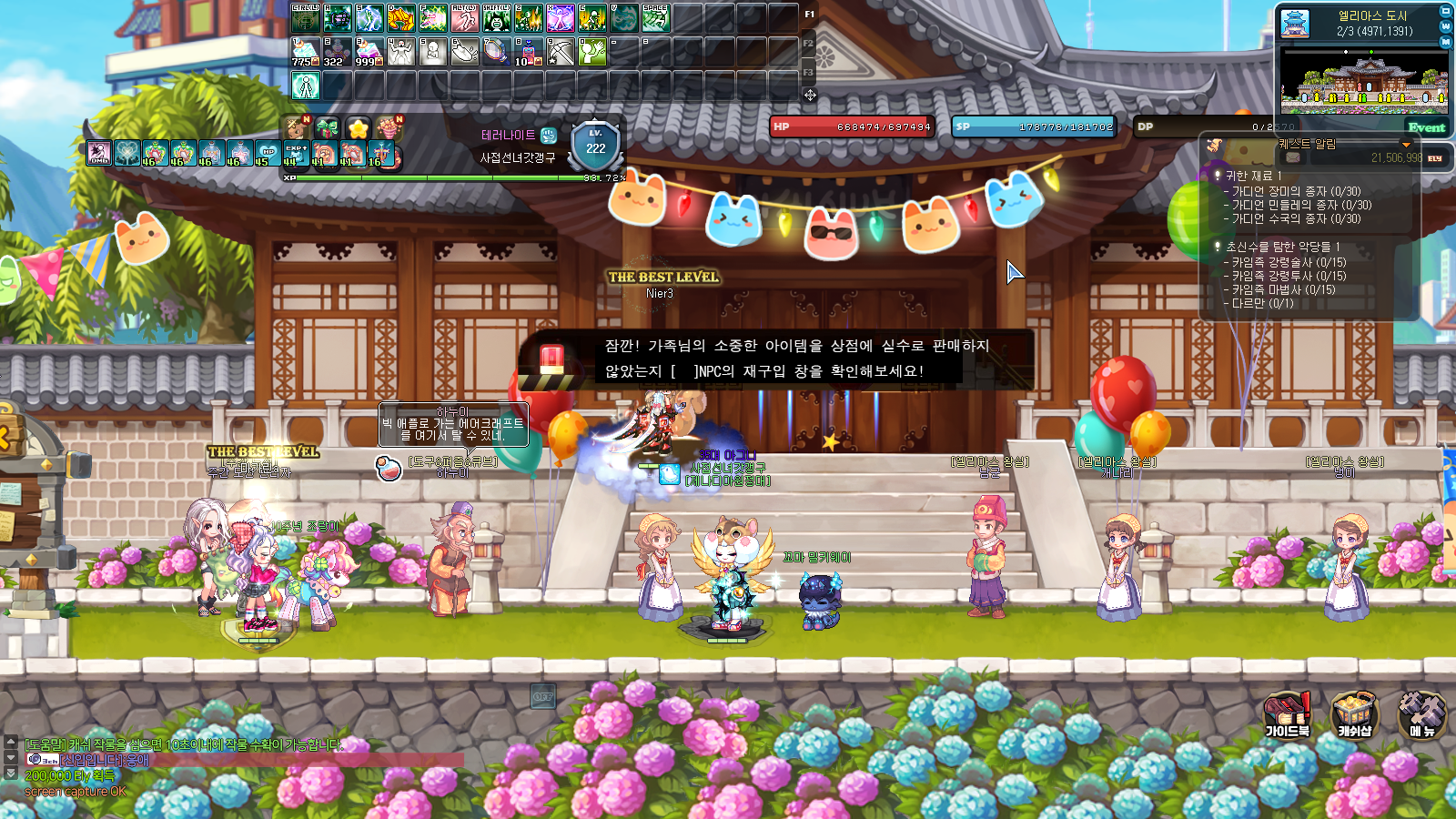Image resolution: width=1456 pixels, height=819 pixels.
Task: Switch the hotbar to page F3
Action: click(x=808, y=72)
